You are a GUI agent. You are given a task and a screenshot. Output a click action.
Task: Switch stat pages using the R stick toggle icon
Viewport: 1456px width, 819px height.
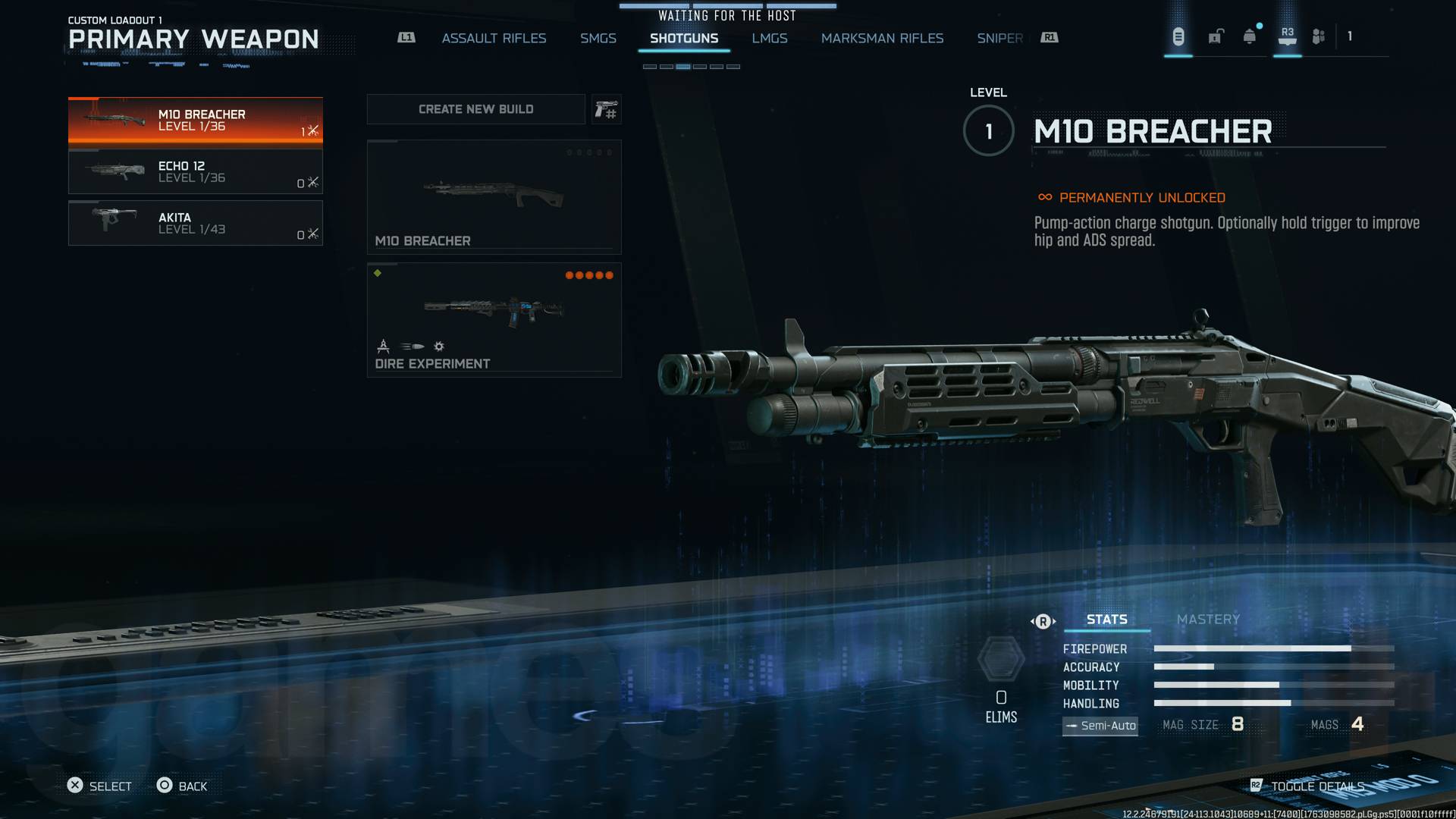point(1043,620)
